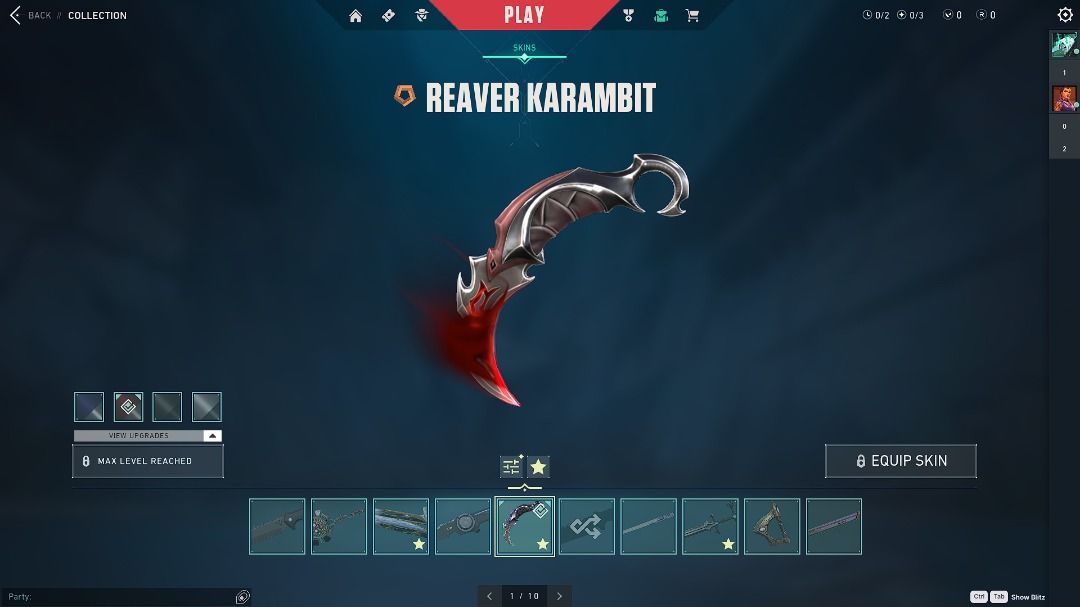This screenshot has height=607, width=1080.
Task: Click the Max Level Reached button
Action: [148, 461]
